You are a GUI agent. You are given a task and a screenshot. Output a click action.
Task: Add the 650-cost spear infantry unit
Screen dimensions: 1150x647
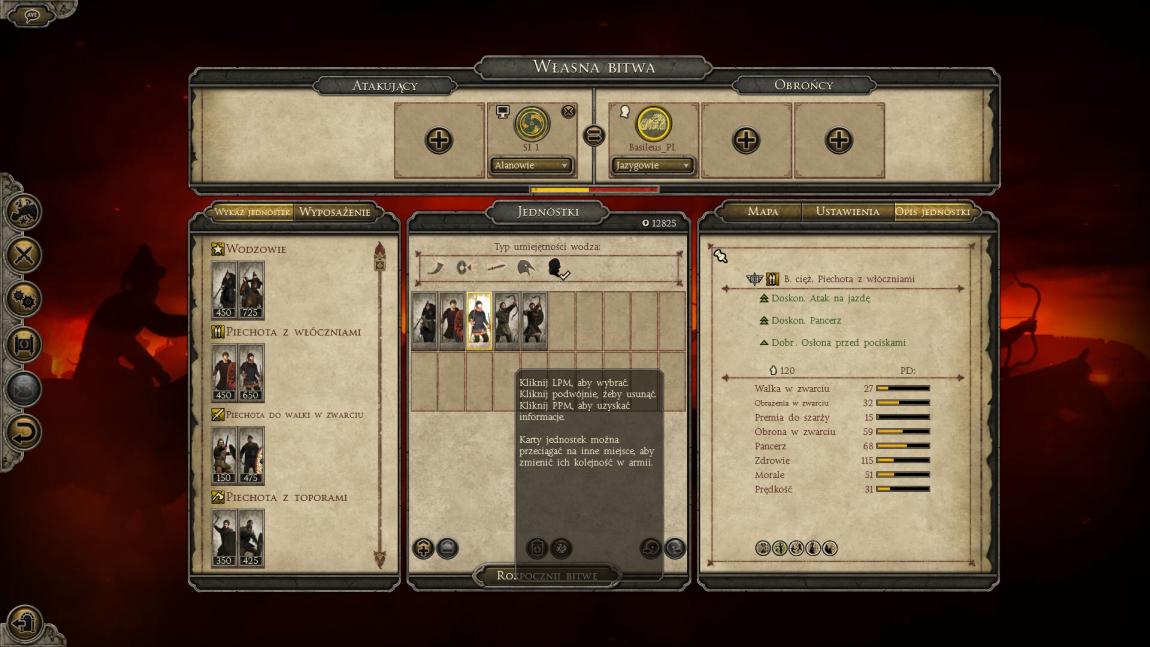251,373
